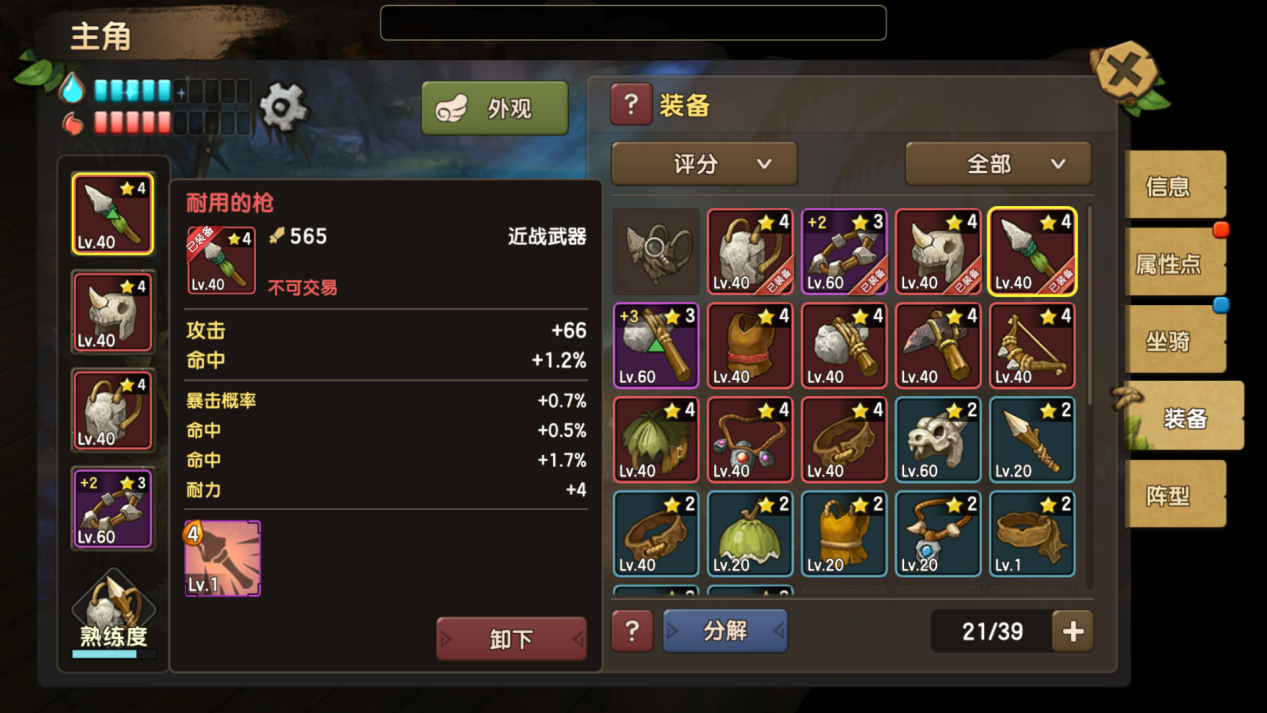Open the 坐骑 mount tab
Image resolution: width=1267 pixels, height=713 pixels.
tap(1174, 341)
